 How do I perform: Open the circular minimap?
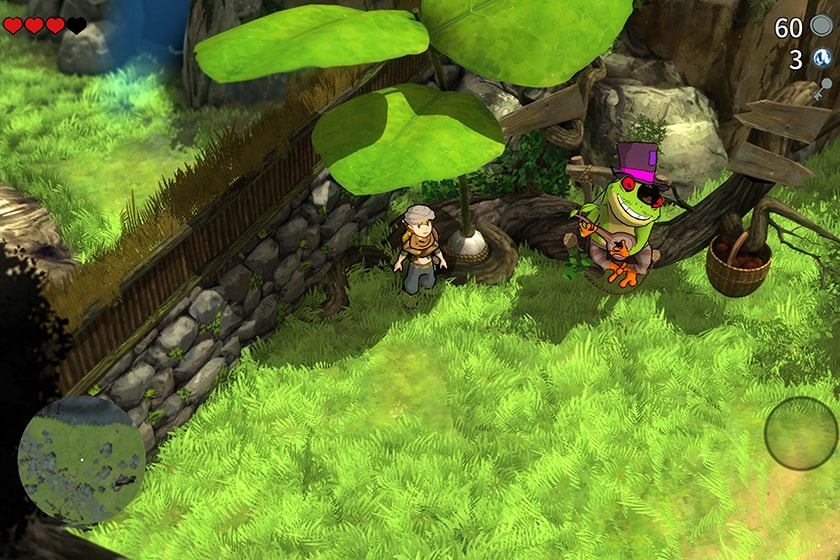(81, 460)
